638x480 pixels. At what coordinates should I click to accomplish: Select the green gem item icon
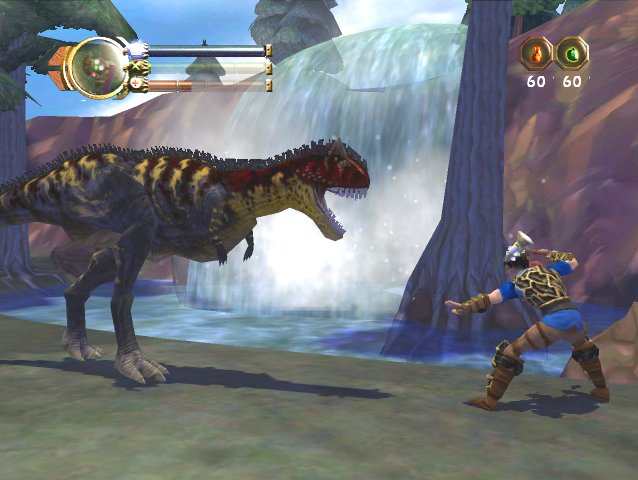pos(572,53)
